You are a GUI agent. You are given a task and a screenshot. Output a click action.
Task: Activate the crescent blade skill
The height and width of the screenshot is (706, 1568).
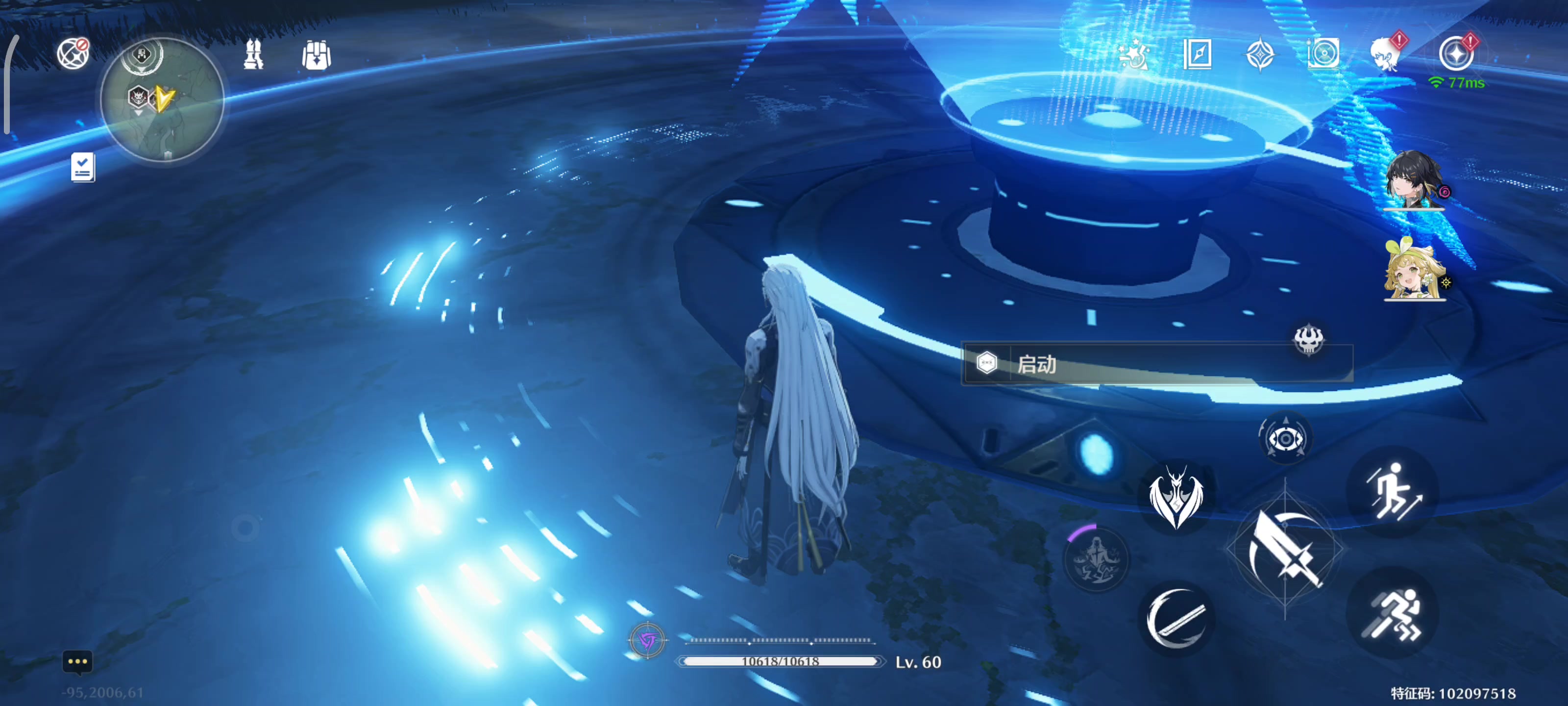1176,618
